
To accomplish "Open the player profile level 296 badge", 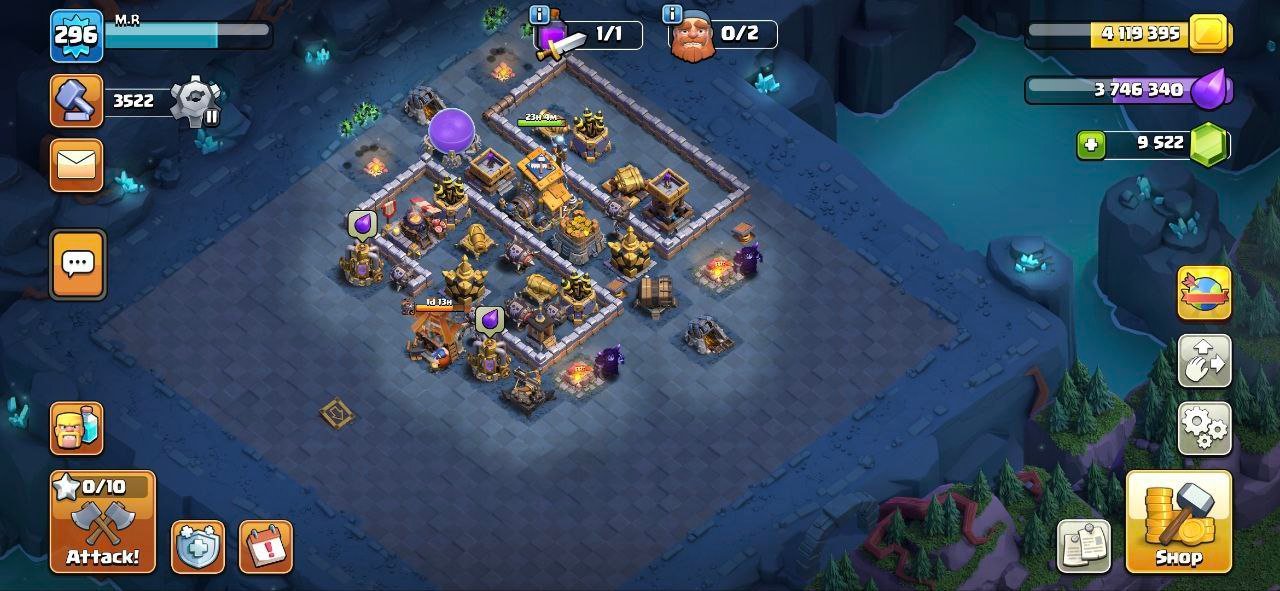I will tap(76, 36).
